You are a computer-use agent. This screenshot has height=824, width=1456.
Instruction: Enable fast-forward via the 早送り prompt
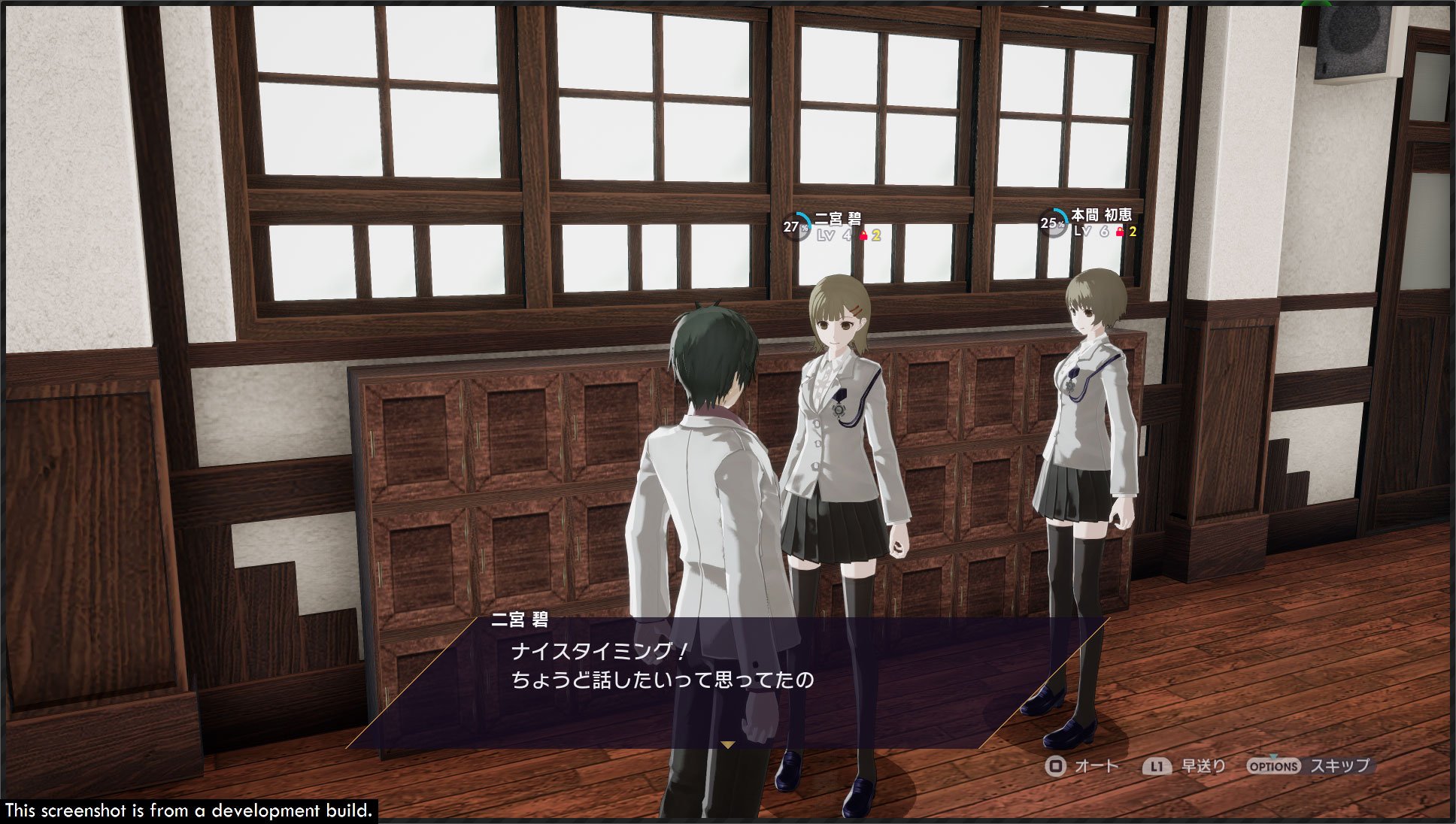tap(1202, 765)
